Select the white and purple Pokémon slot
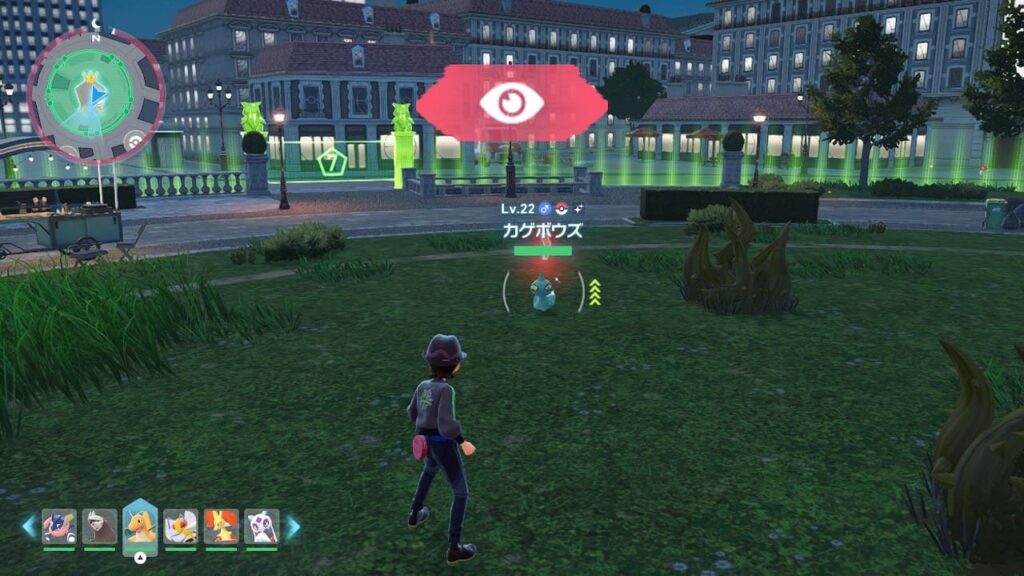 (261, 526)
